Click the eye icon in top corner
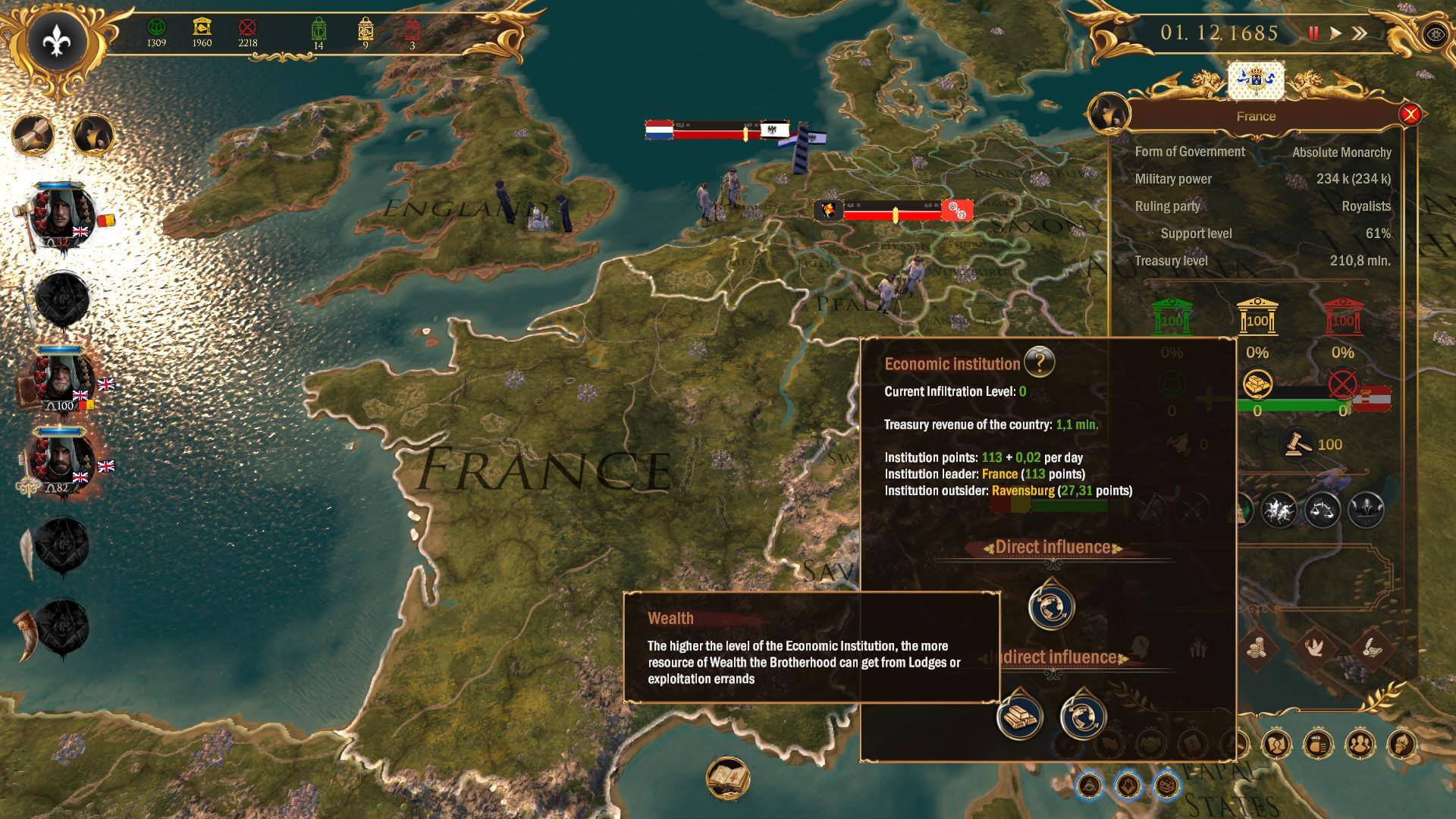The height and width of the screenshot is (819, 1456). tap(1435, 35)
